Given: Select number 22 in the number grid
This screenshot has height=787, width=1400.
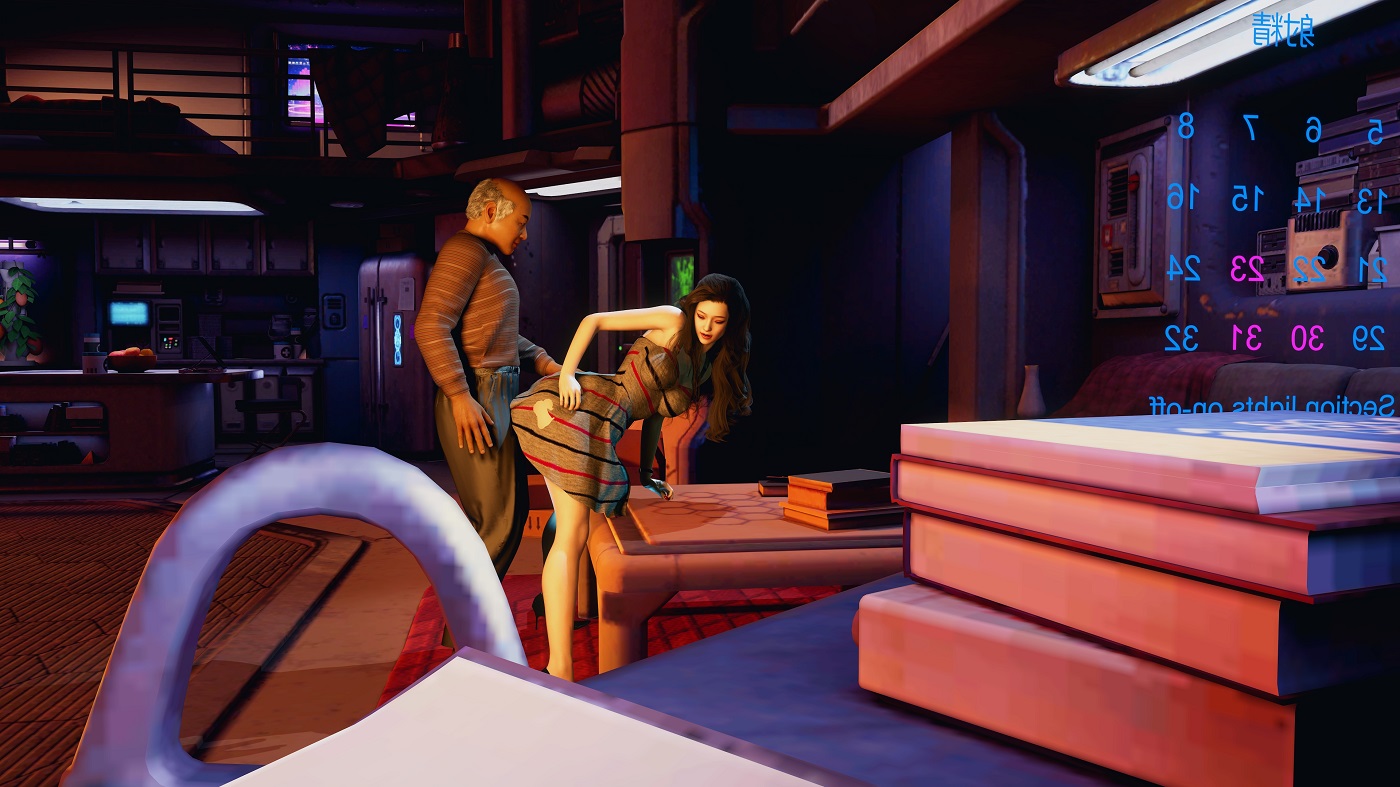Looking at the screenshot, I should coord(1307,268).
